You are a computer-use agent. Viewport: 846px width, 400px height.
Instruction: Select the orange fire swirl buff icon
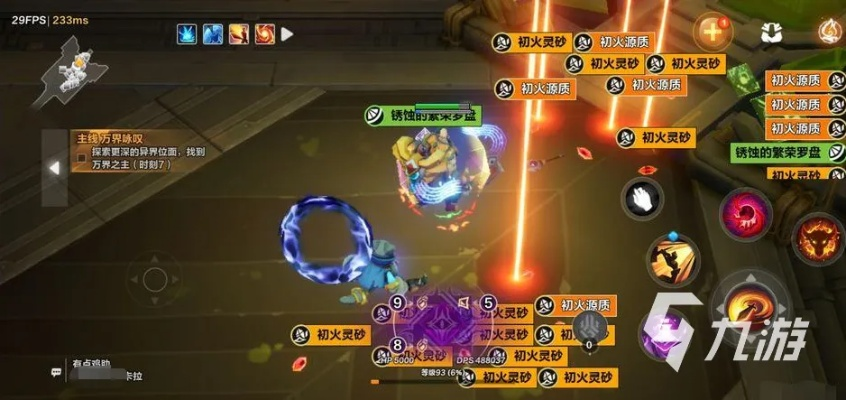tap(264, 34)
